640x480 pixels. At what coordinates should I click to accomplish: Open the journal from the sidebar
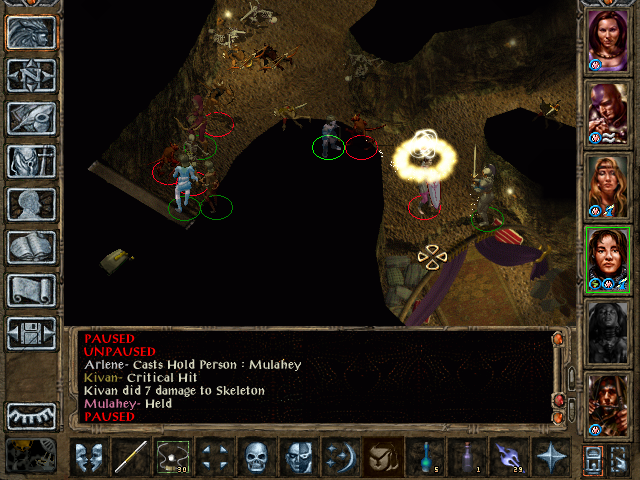click(x=31, y=118)
